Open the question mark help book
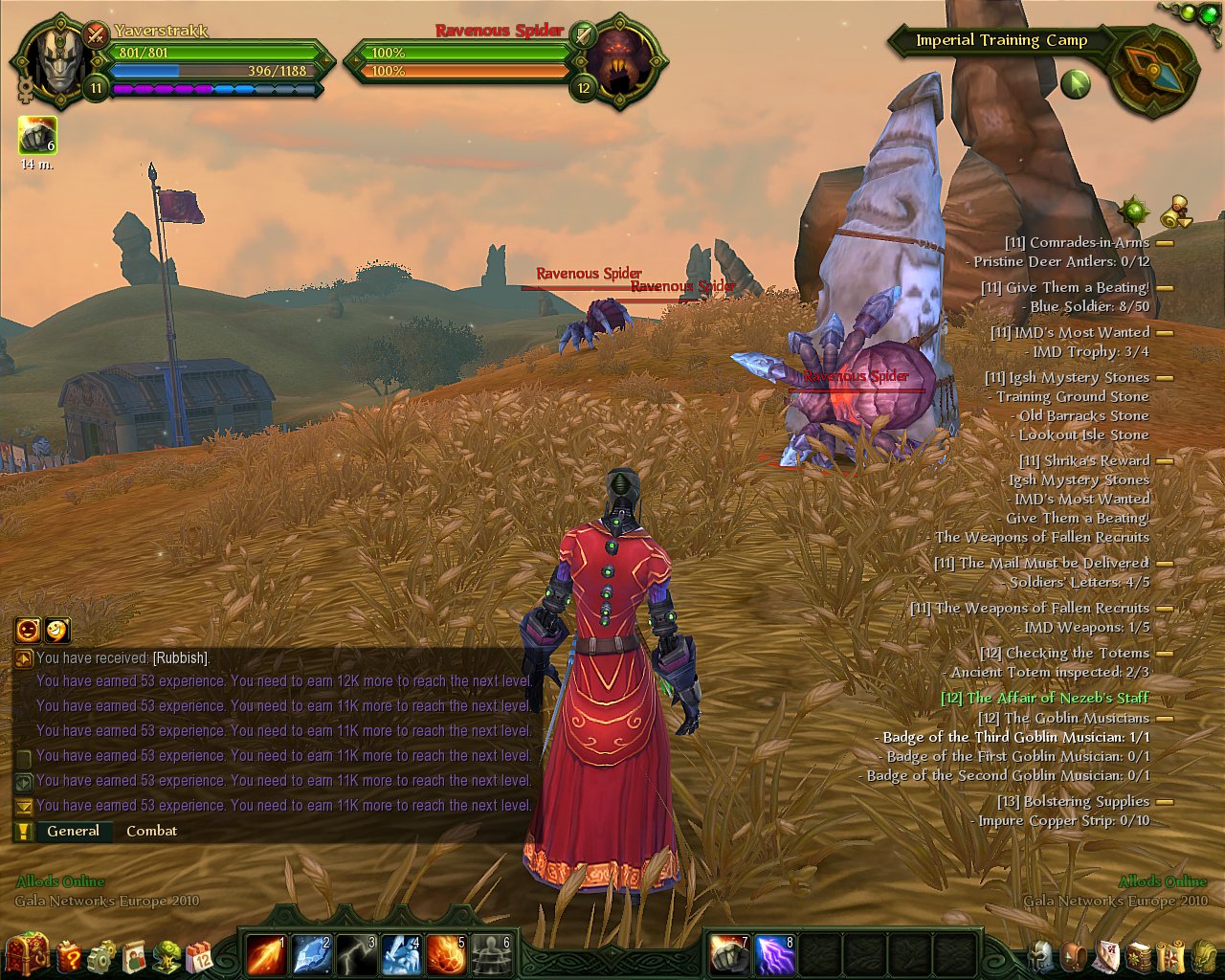The image size is (1225, 980). [70, 955]
